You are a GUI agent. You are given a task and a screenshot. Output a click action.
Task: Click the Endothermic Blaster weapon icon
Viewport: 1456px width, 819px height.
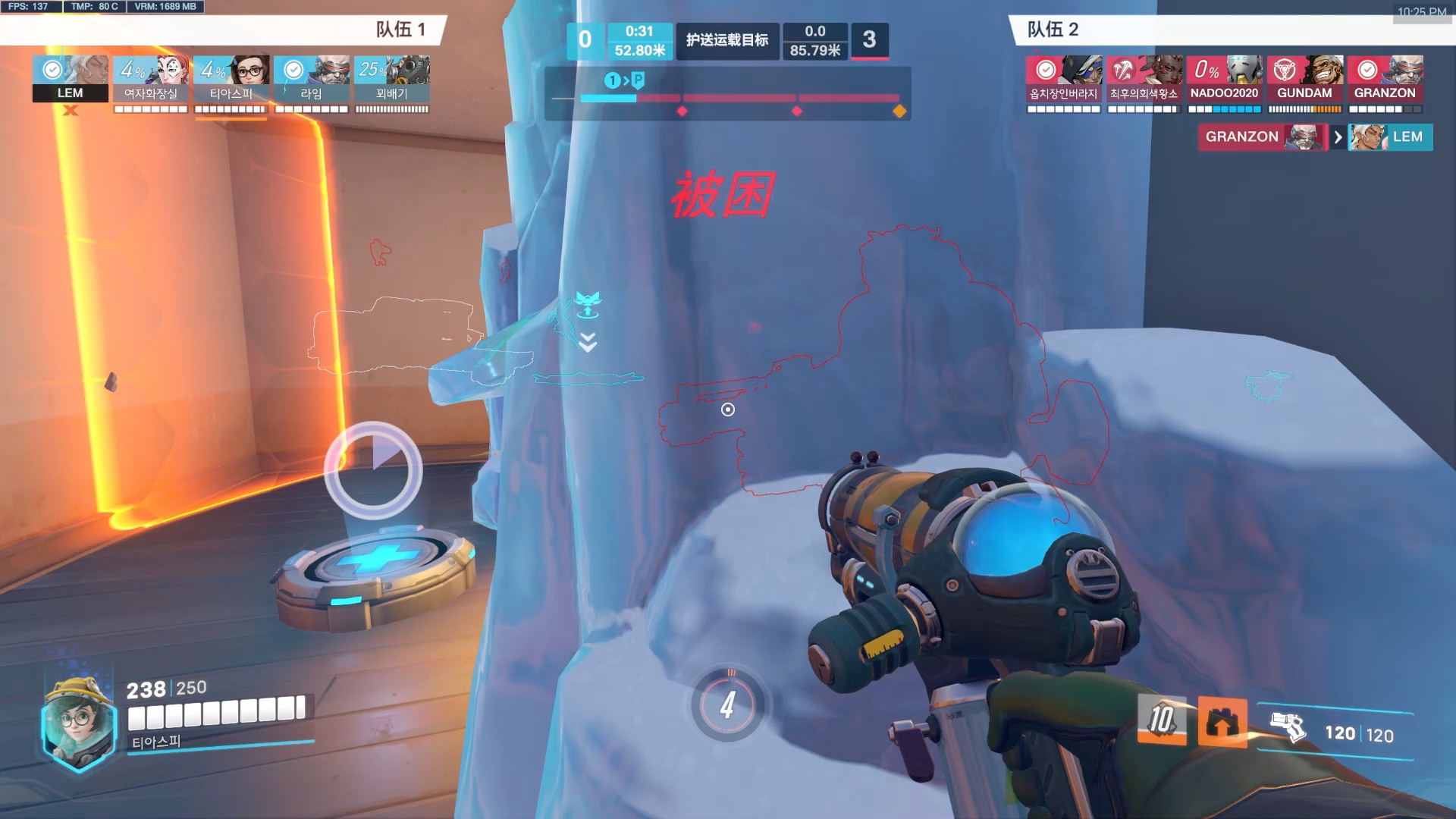pyautogui.click(x=1287, y=728)
